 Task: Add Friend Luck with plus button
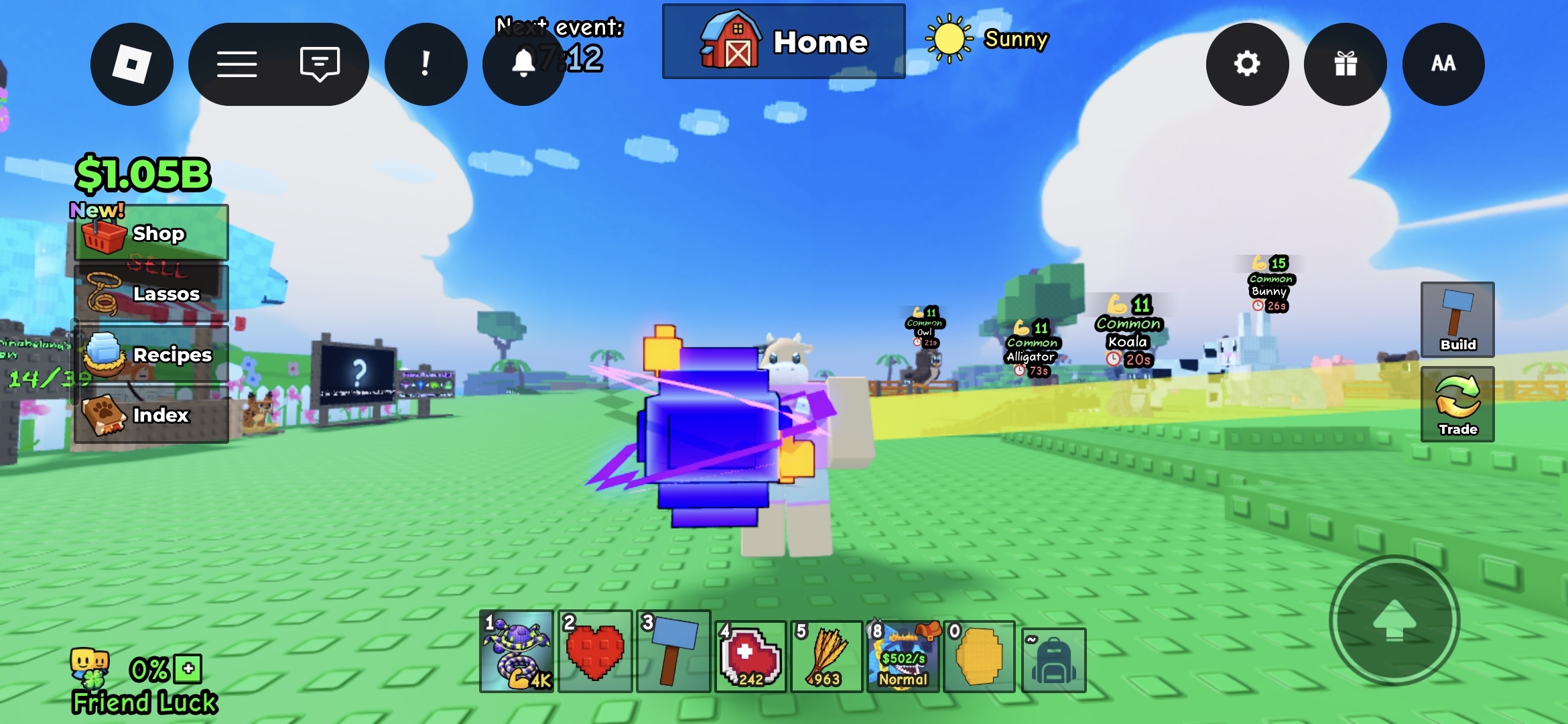[x=188, y=668]
